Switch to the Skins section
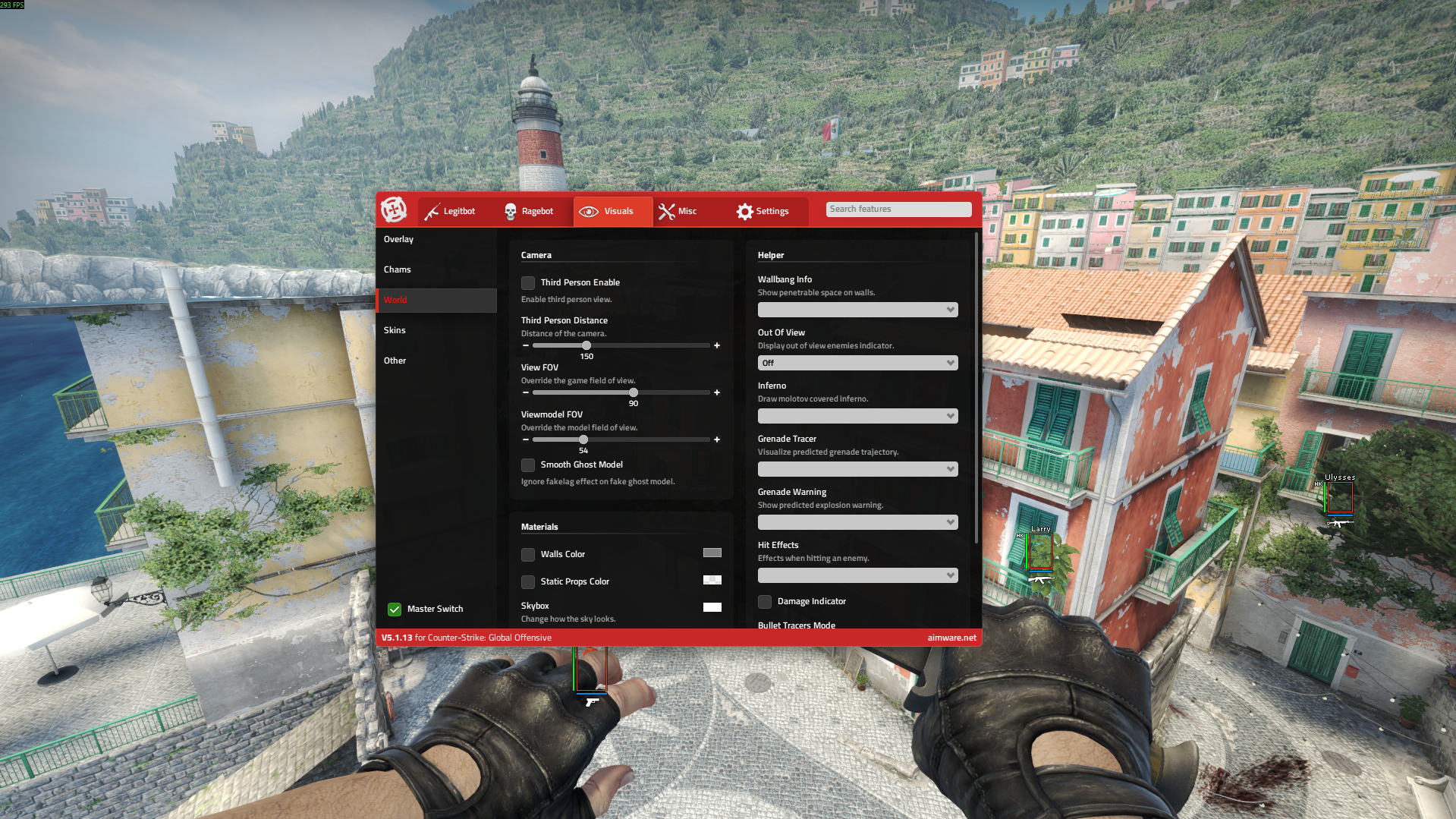Viewport: 1456px width, 819px height. pos(395,330)
